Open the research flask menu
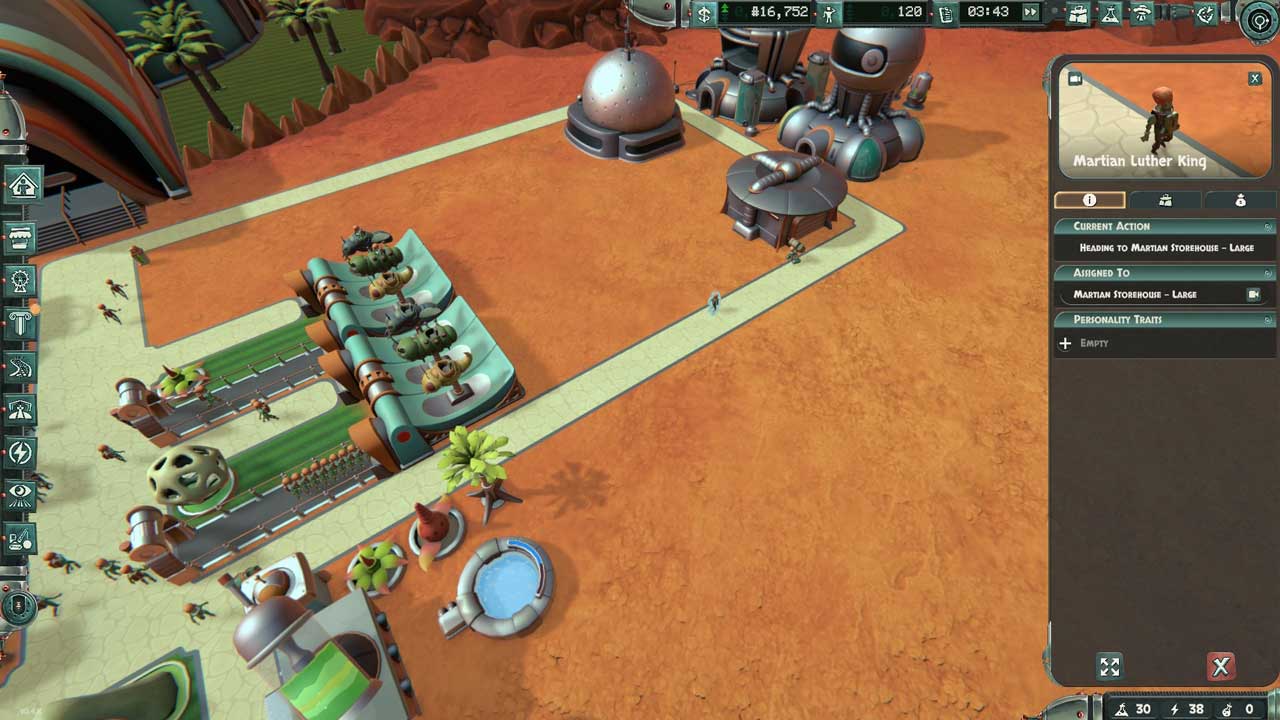This screenshot has height=720, width=1280. coord(1109,13)
